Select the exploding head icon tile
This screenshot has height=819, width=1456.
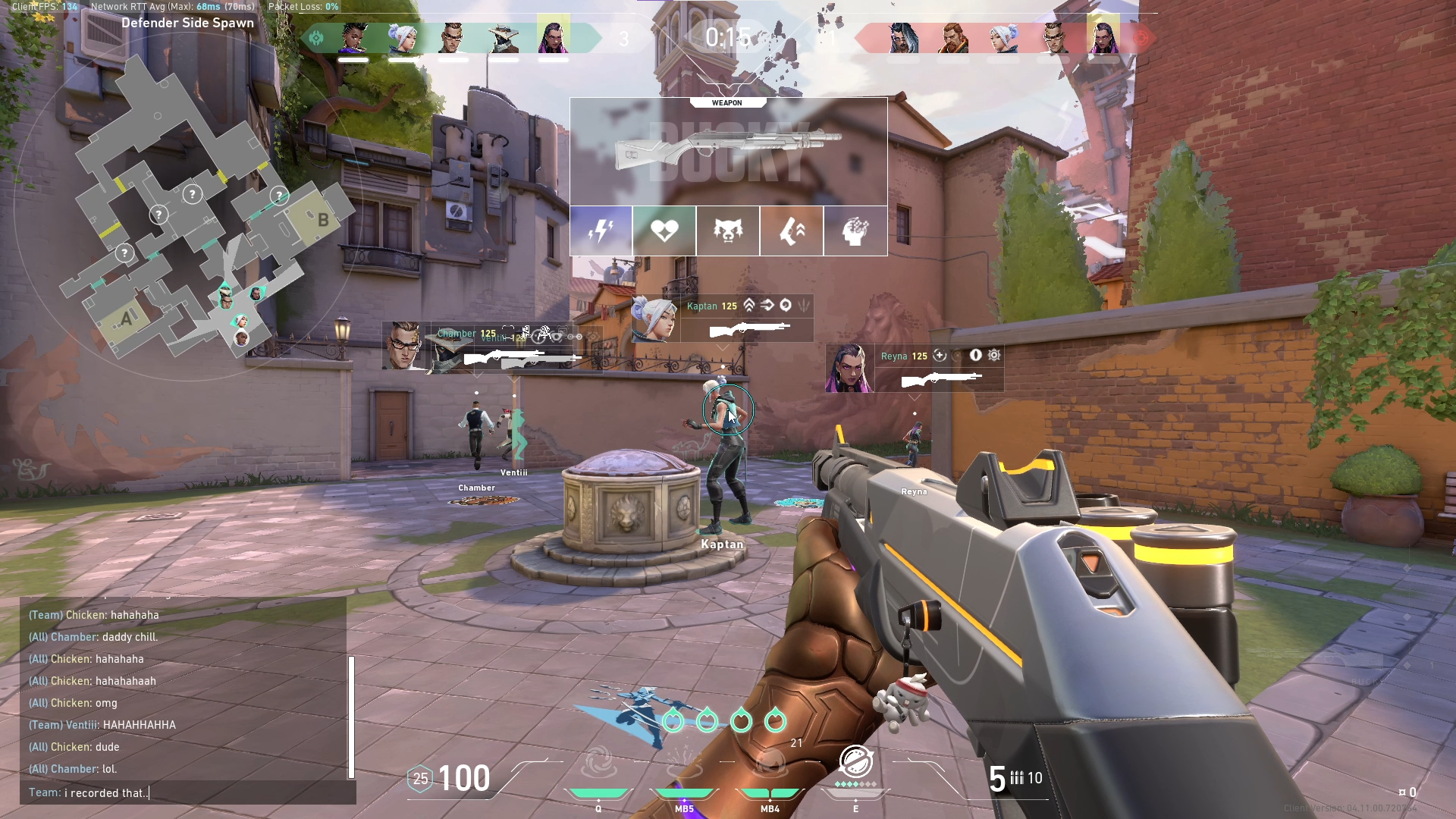click(855, 231)
